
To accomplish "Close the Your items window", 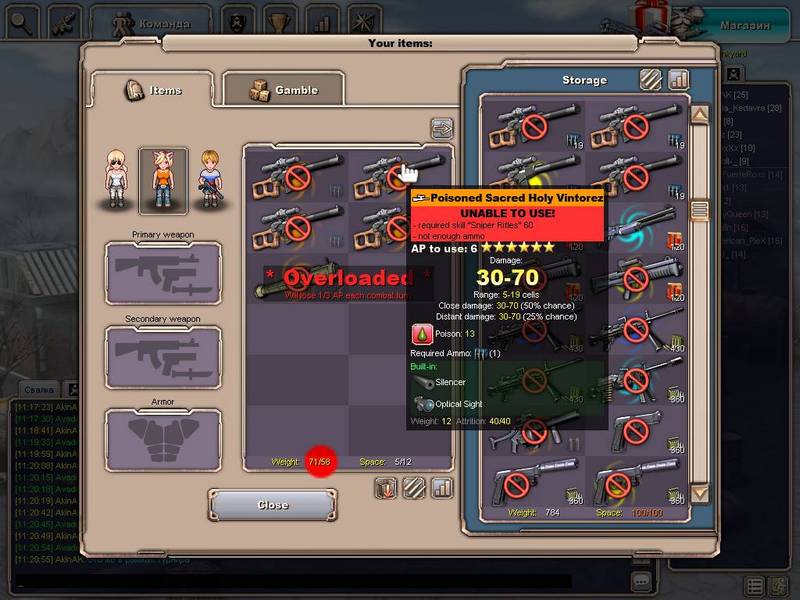I will point(272,505).
